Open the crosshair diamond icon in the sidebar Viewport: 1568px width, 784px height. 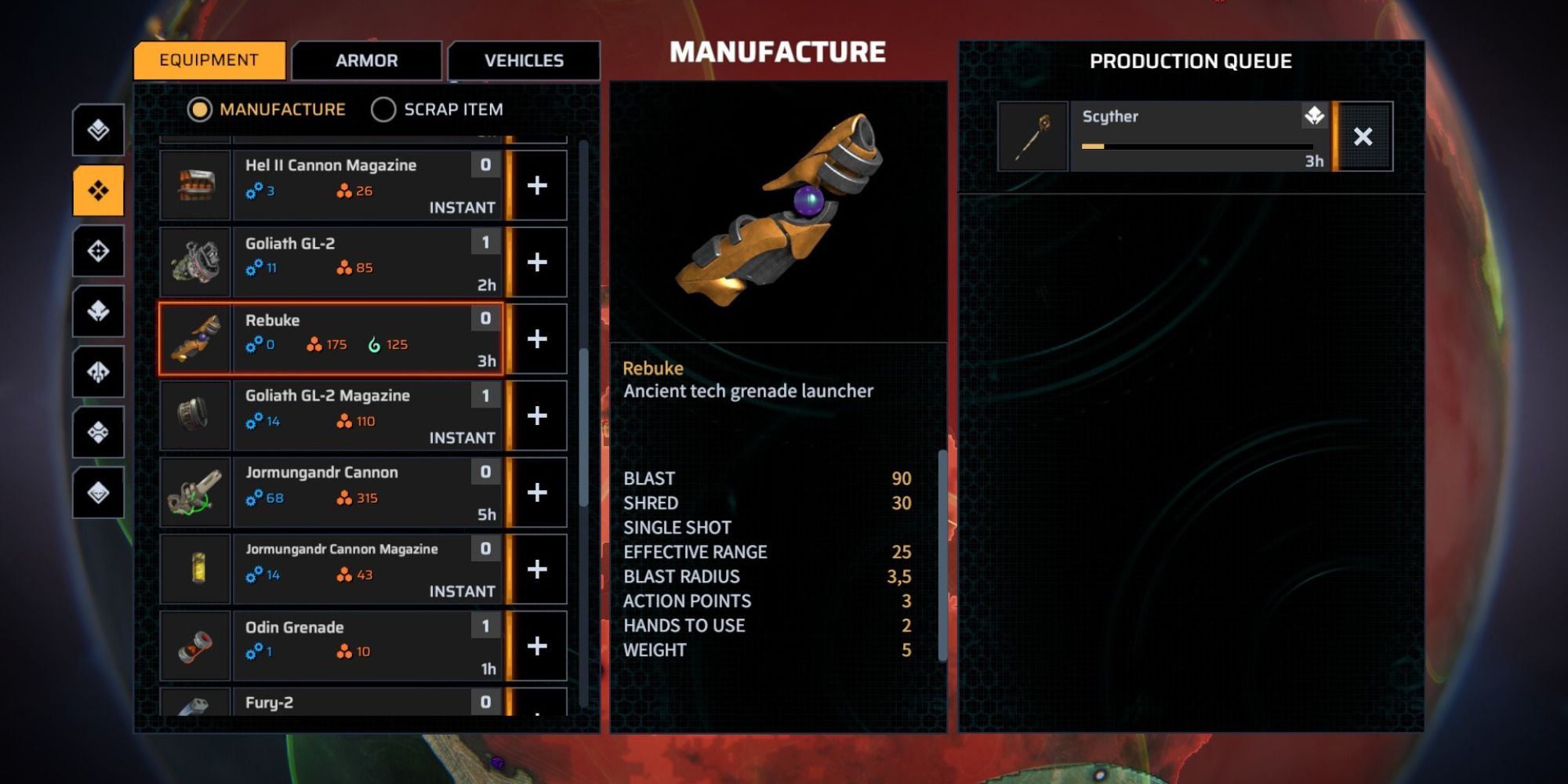(97, 249)
